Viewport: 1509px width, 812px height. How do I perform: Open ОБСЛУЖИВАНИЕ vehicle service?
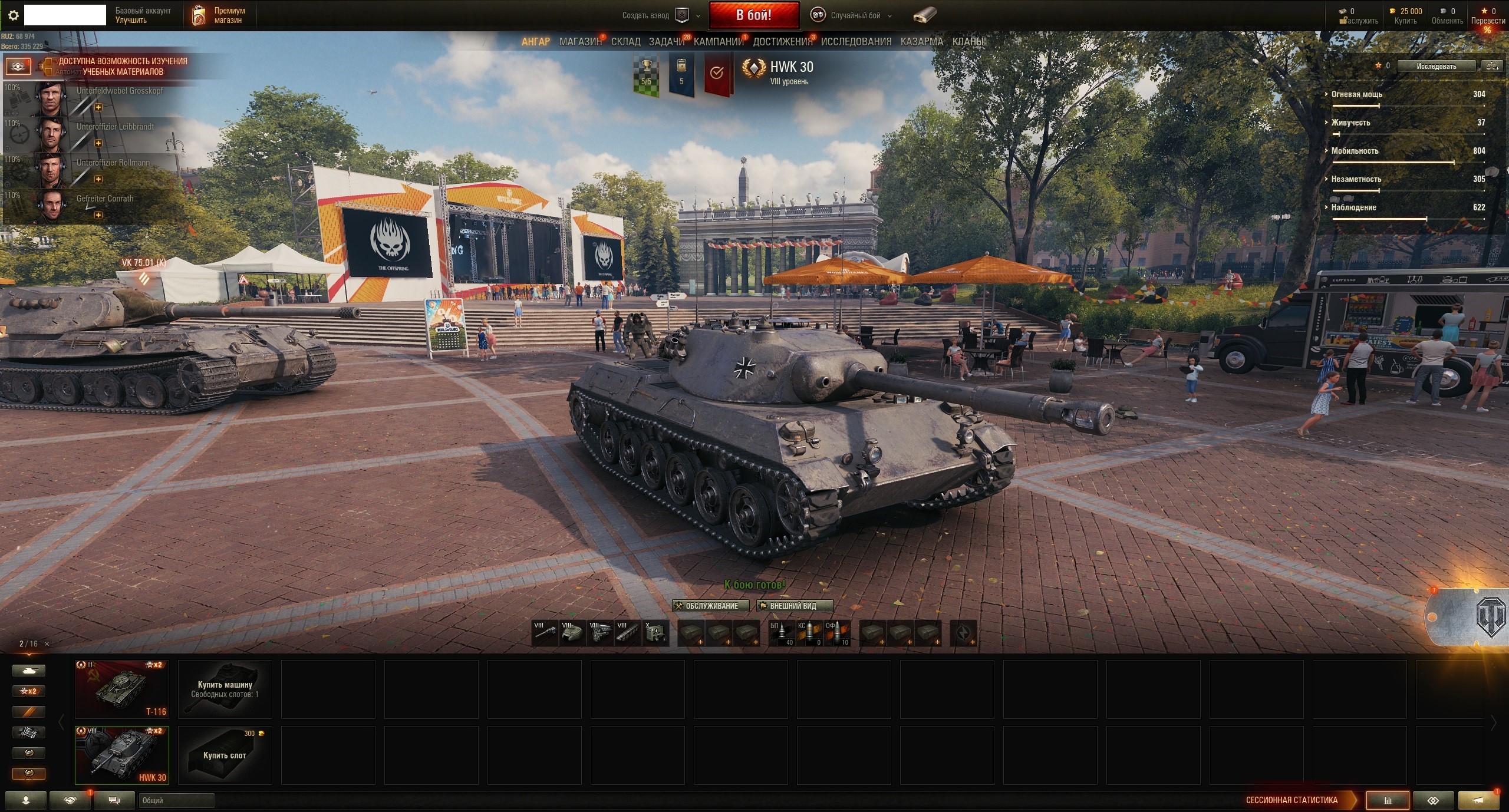[x=711, y=606]
